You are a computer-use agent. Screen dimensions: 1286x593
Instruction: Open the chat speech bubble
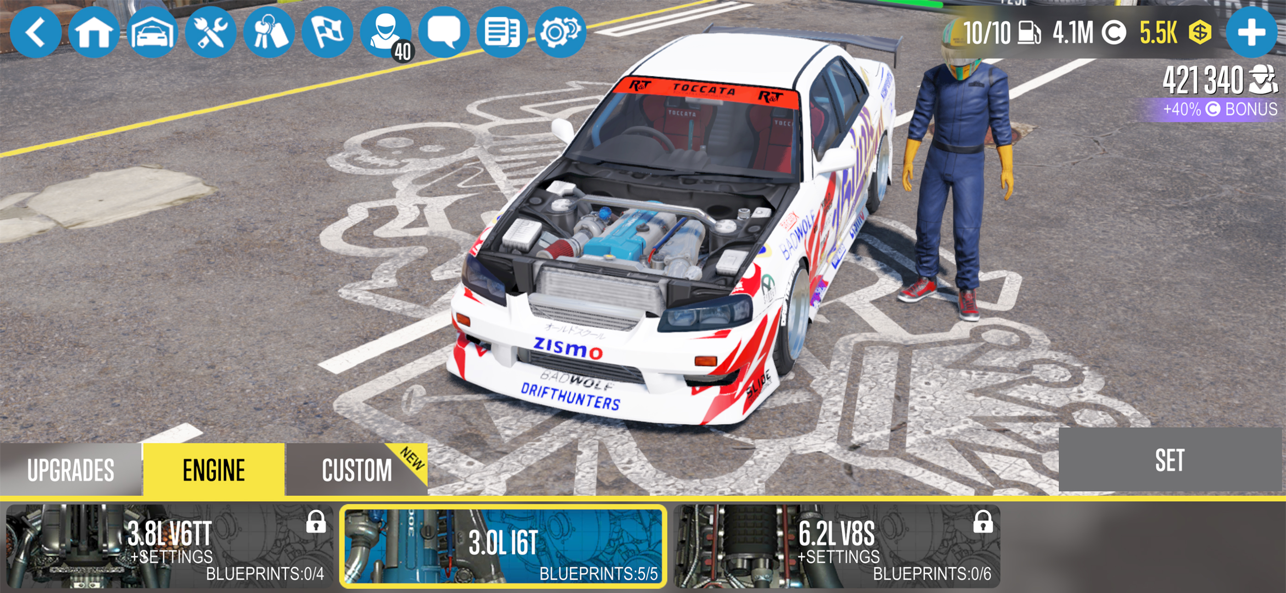tap(444, 32)
